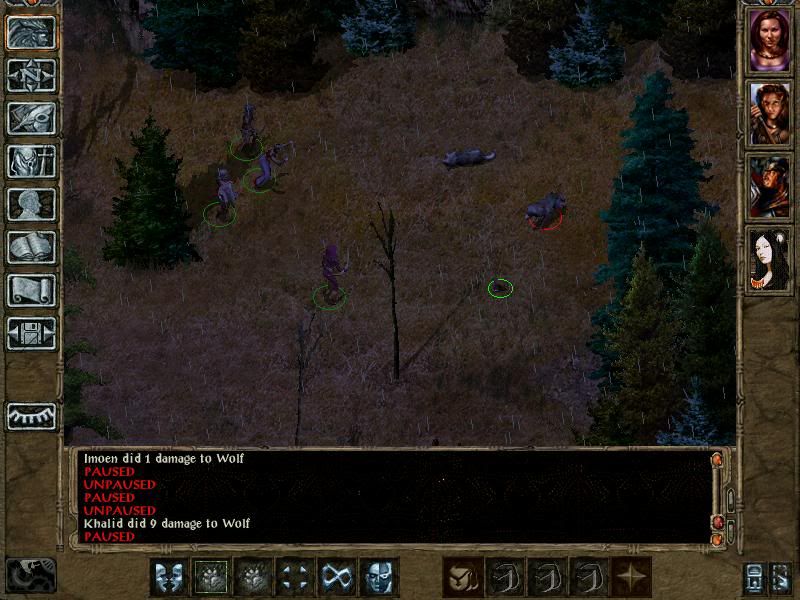Open options via the floppy disk icon
800x600 pixels.
31,333
